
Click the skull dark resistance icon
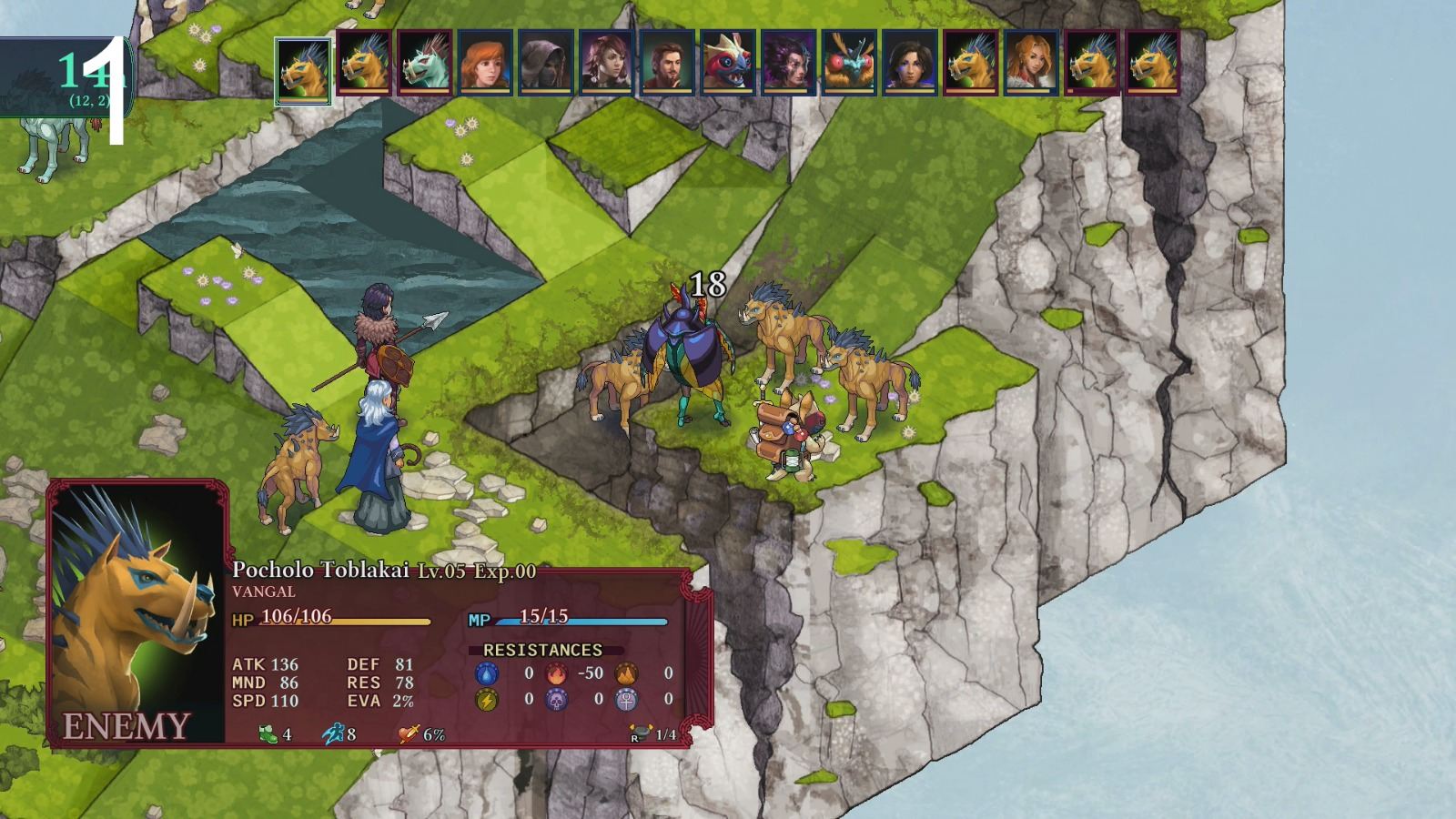pyautogui.click(x=555, y=701)
